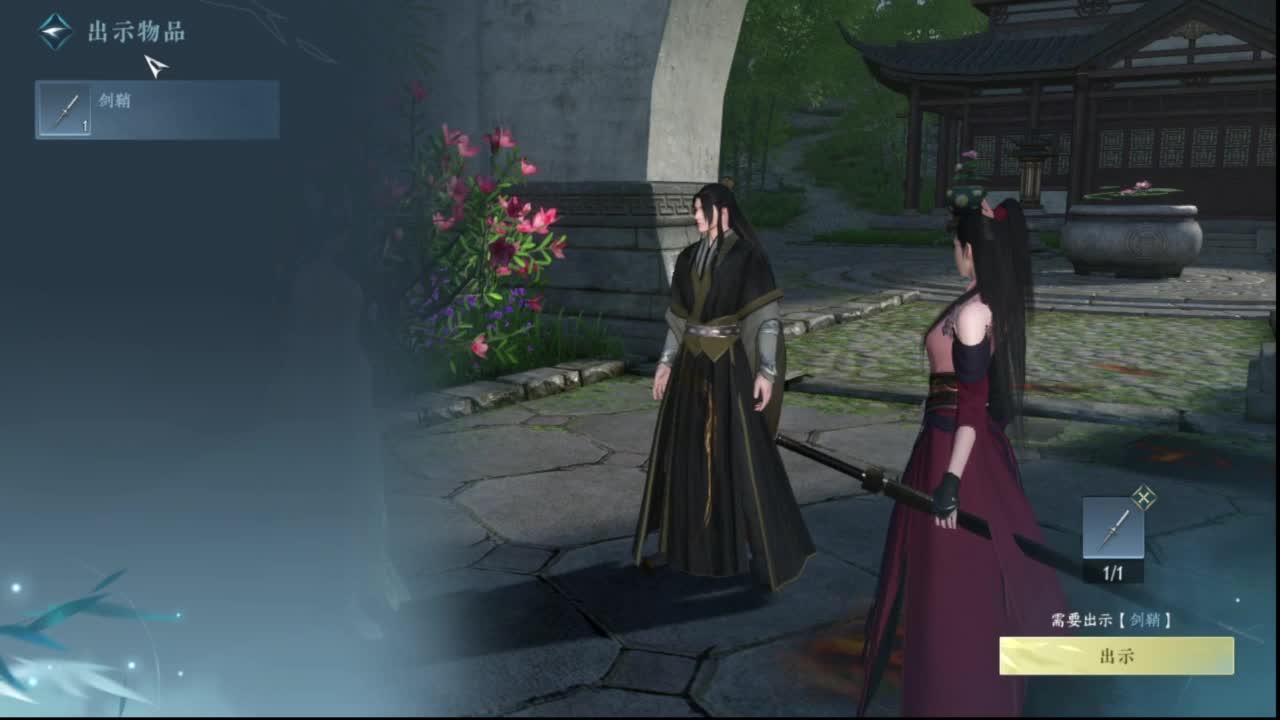Image resolution: width=1280 pixels, height=720 pixels.
Task: Click the white cursor arrow icon location
Action: (x=155, y=65)
